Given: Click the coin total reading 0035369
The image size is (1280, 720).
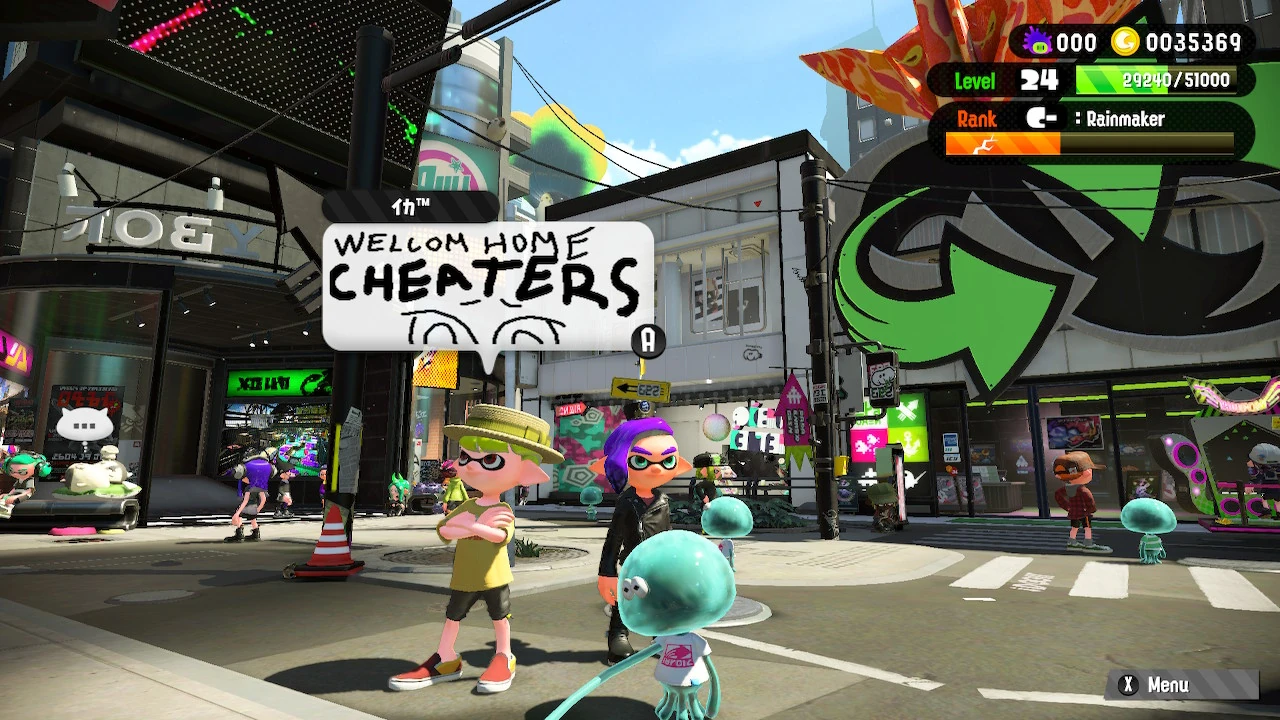Looking at the screenshot, I should (1196, 41).
